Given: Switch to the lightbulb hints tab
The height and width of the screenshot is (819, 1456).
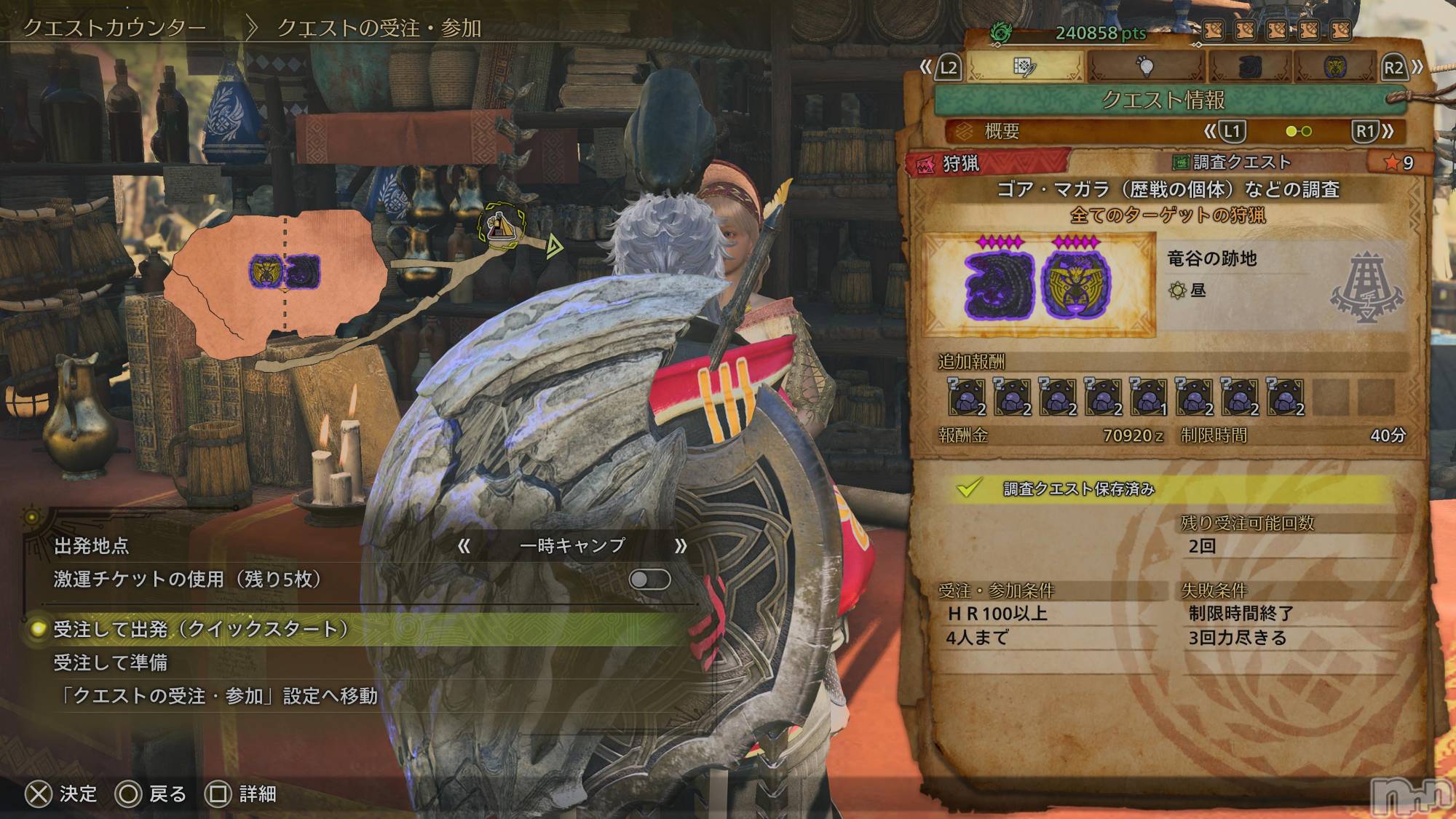Looking at the screenshot, I should click(x=1146, y=67).
